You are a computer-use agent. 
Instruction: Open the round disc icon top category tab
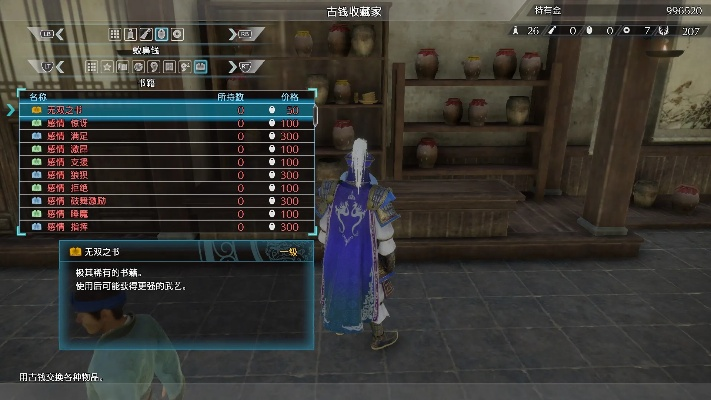point(177,34)
